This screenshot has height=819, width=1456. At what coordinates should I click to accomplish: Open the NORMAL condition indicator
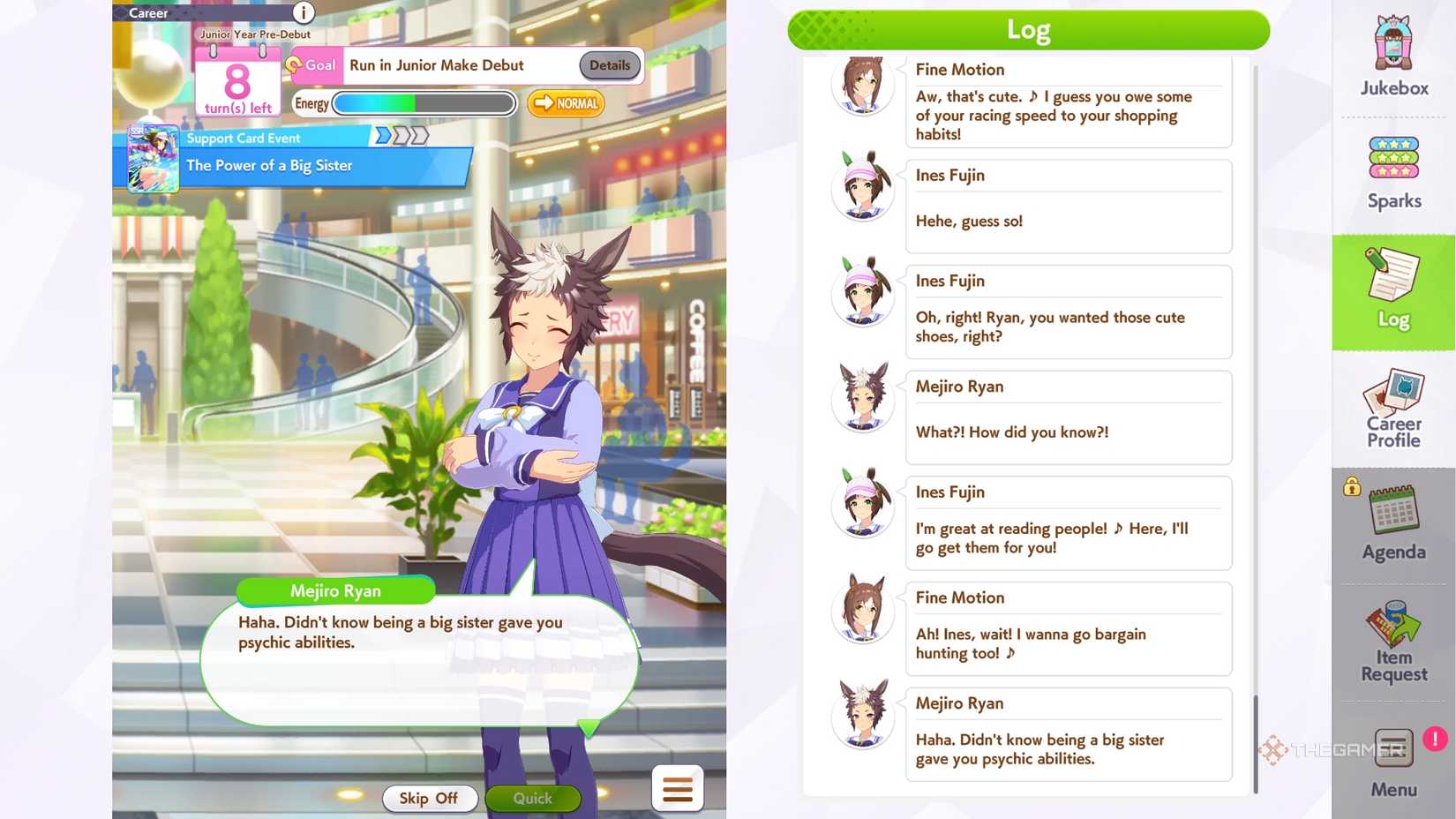(x=565, y=103)
